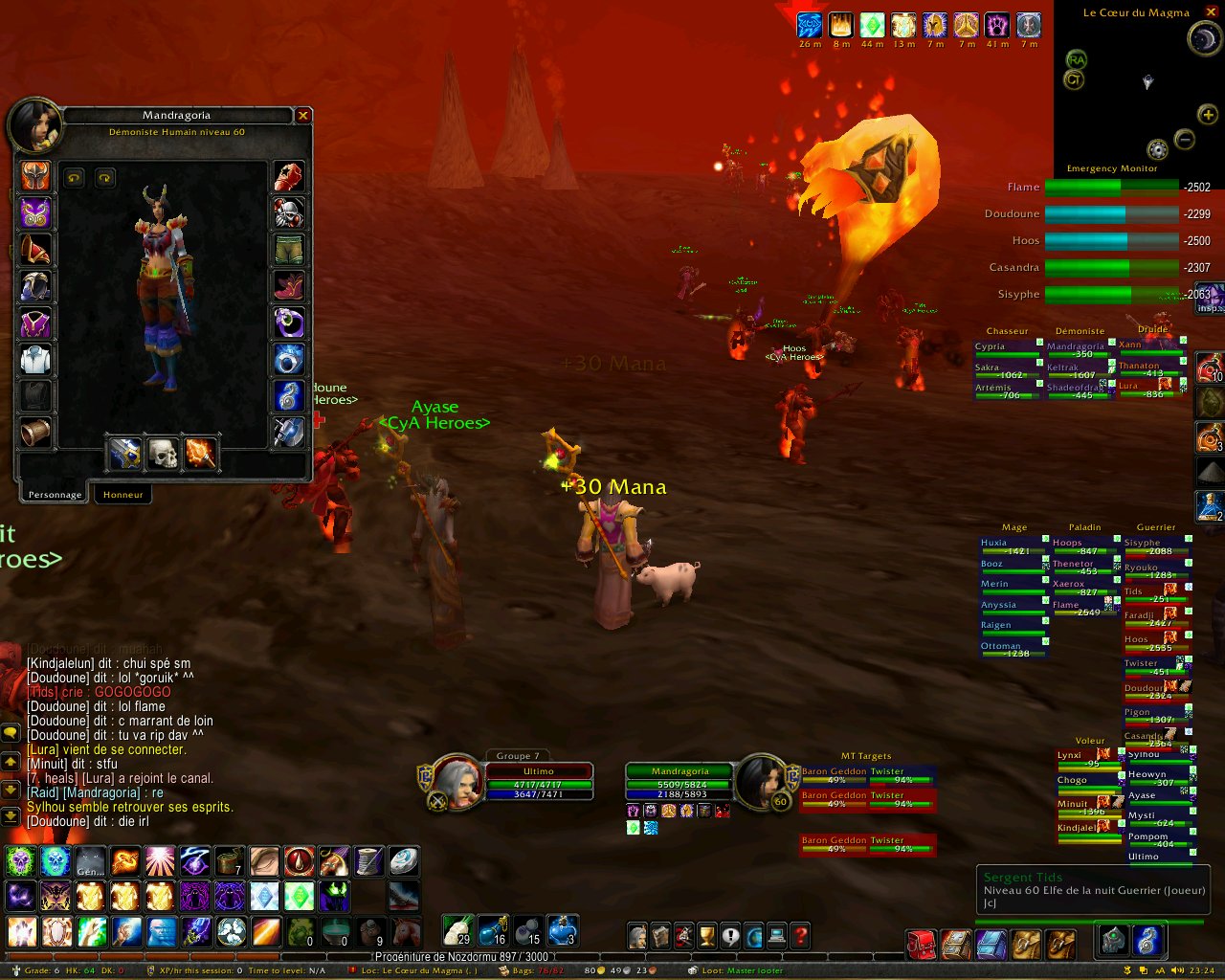Inspect the skull off-hand item slot
Image resolution: width=1225 pixels, height=980 pixels.
pyautogui.click(x=163, y=454)
